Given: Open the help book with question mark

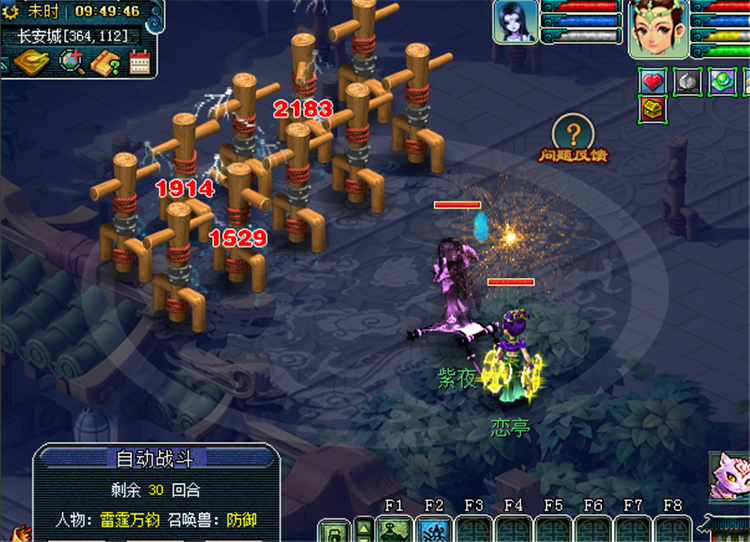Looking at the screenshot, I should [x=106, y=62].
